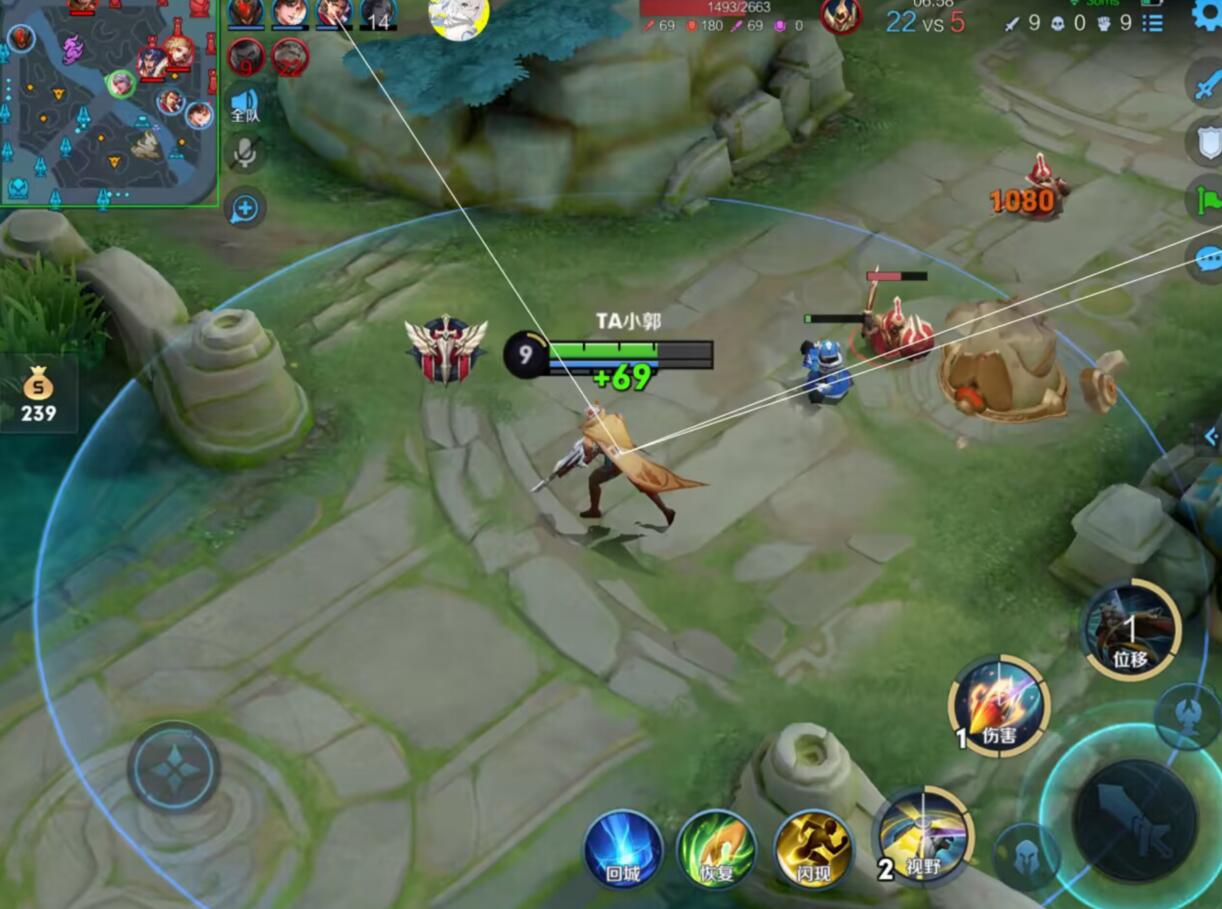
Task: Tap the minimap in the corner
Action: [108, 103]
